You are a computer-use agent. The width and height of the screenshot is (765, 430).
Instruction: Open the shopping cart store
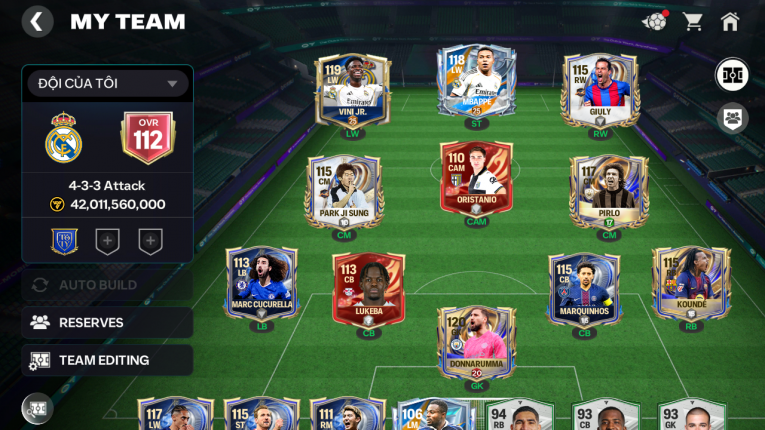point(692,21)
